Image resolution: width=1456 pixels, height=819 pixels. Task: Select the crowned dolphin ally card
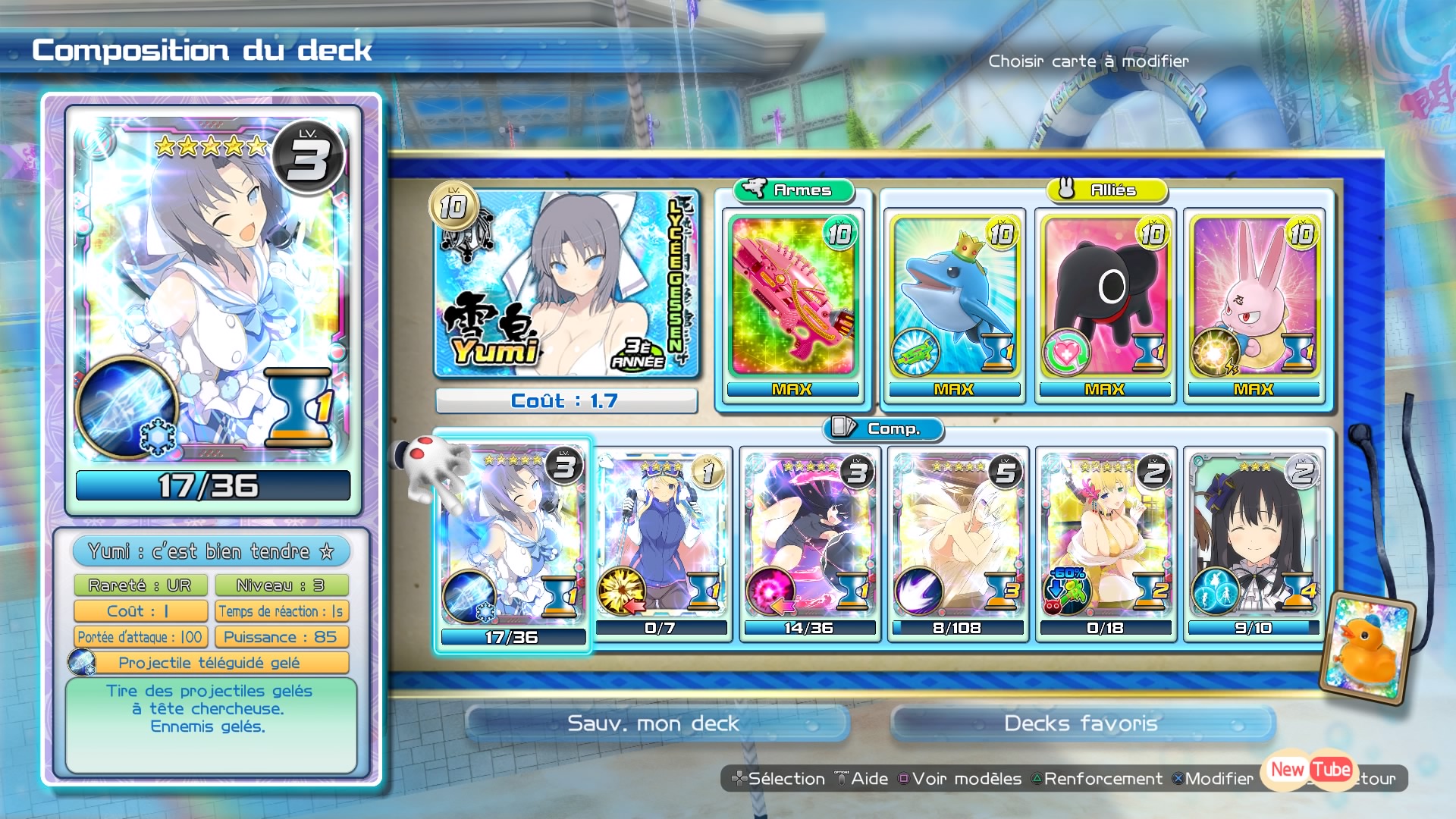point(954,298)
